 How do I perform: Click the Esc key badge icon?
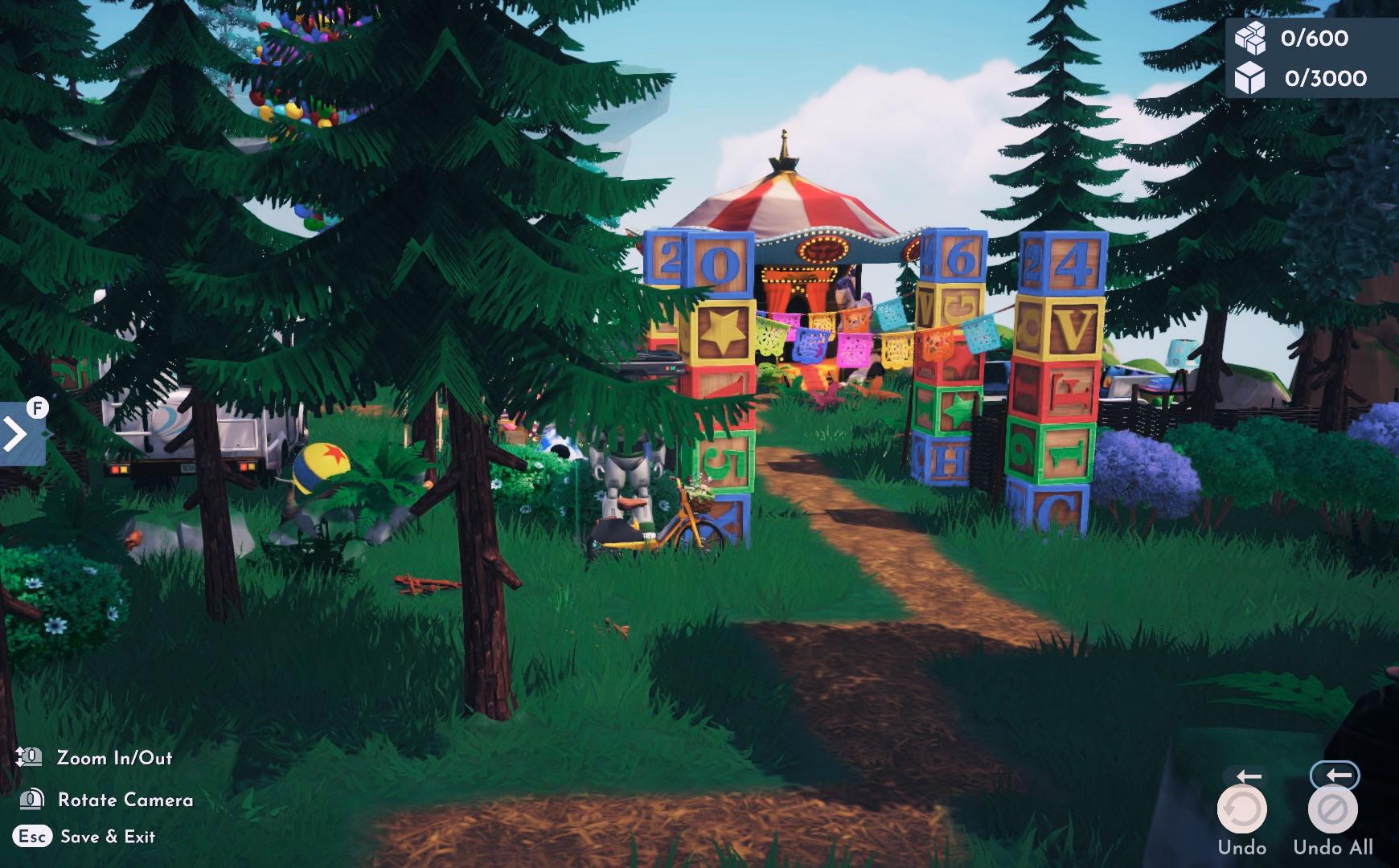point(33,836)
